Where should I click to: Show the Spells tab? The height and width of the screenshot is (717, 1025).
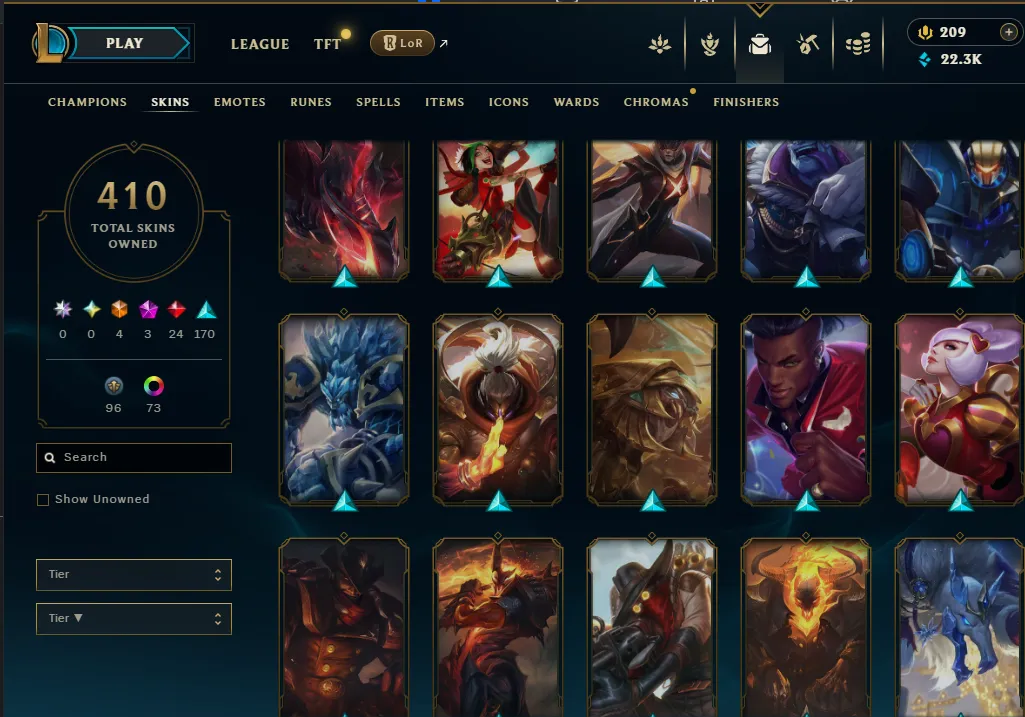(x=378, y=102)
